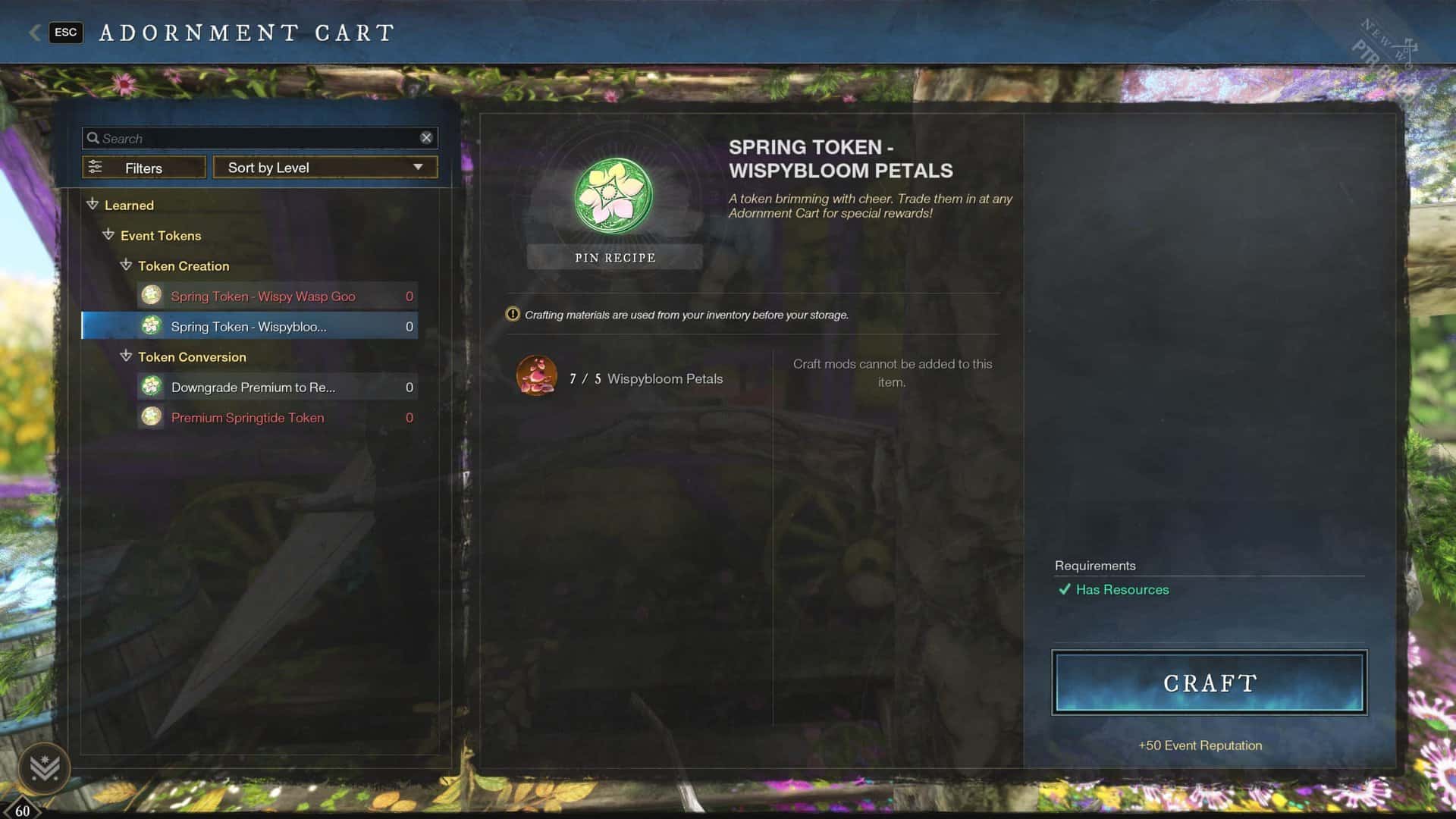The width and height of the screenshot is (1456, 819).
Task: Click the Premium Springtide Token icon
Action: (152, 417)
